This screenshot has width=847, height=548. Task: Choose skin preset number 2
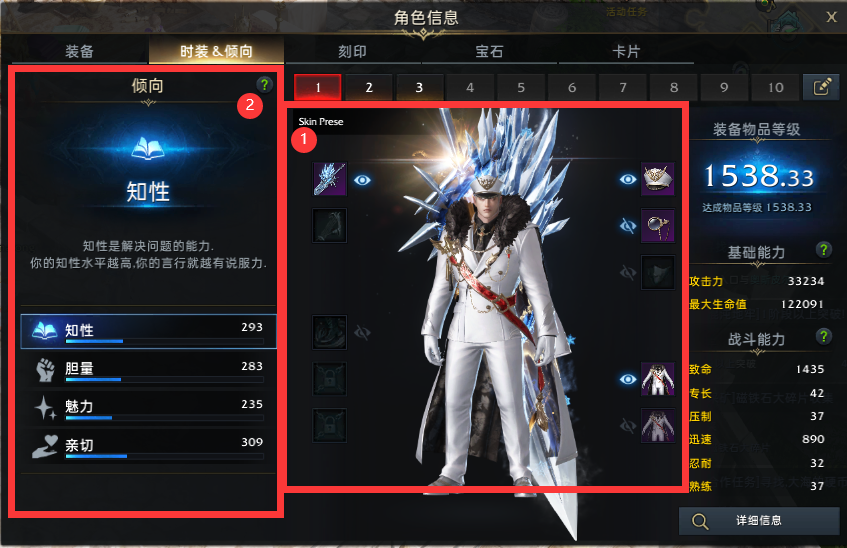click(369, 87)
